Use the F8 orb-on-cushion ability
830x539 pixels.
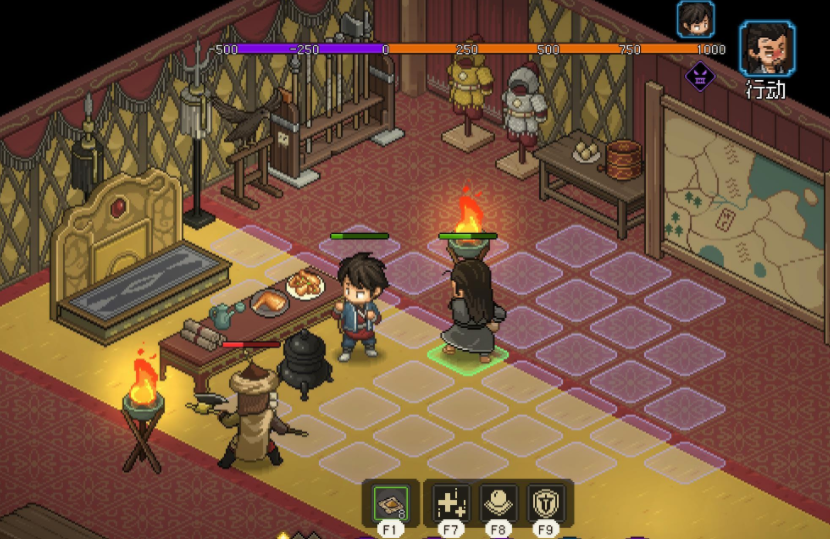(498, 500)
